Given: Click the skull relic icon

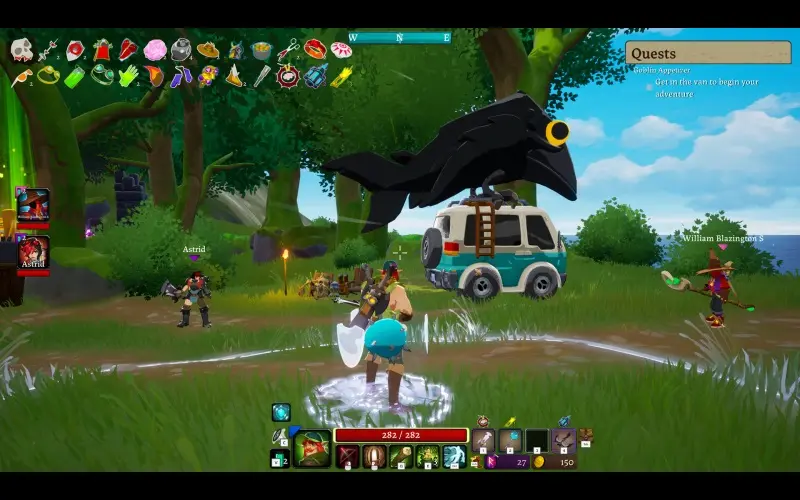Looking at the screenshot, I should 22,49.
